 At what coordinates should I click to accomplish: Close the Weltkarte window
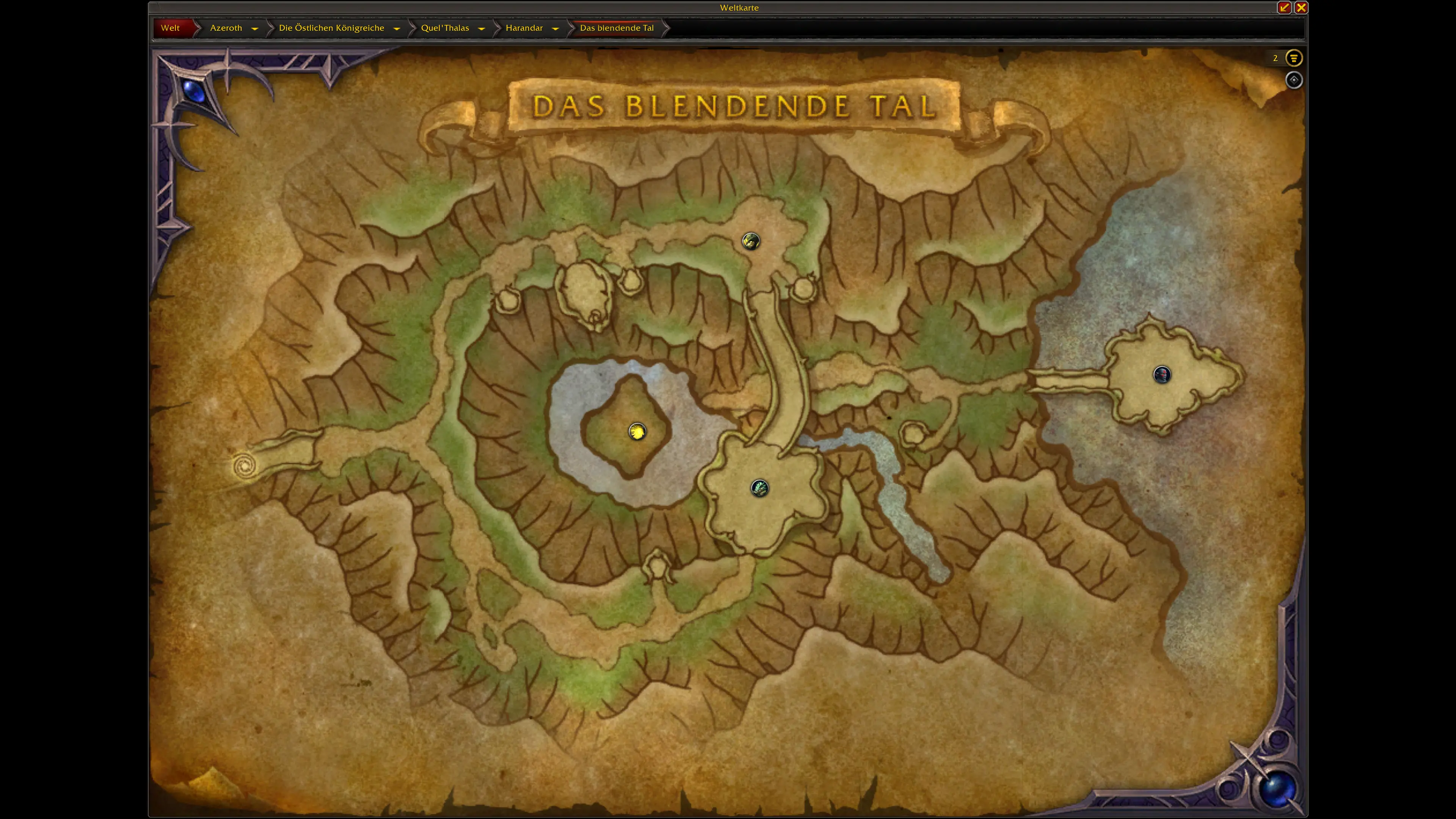(x=1301, y=7)
